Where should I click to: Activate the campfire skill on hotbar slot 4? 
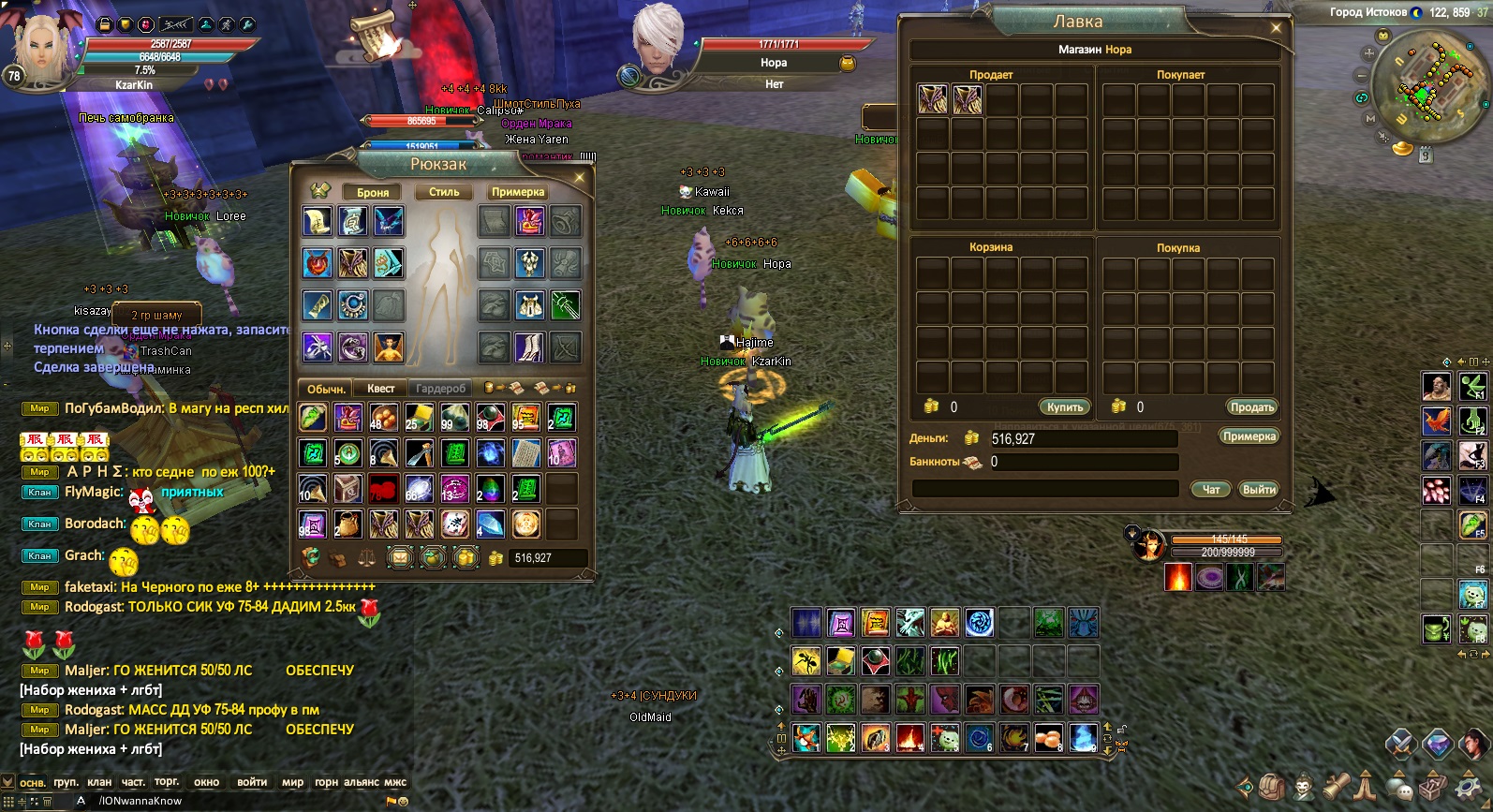[x=909, y=738]
